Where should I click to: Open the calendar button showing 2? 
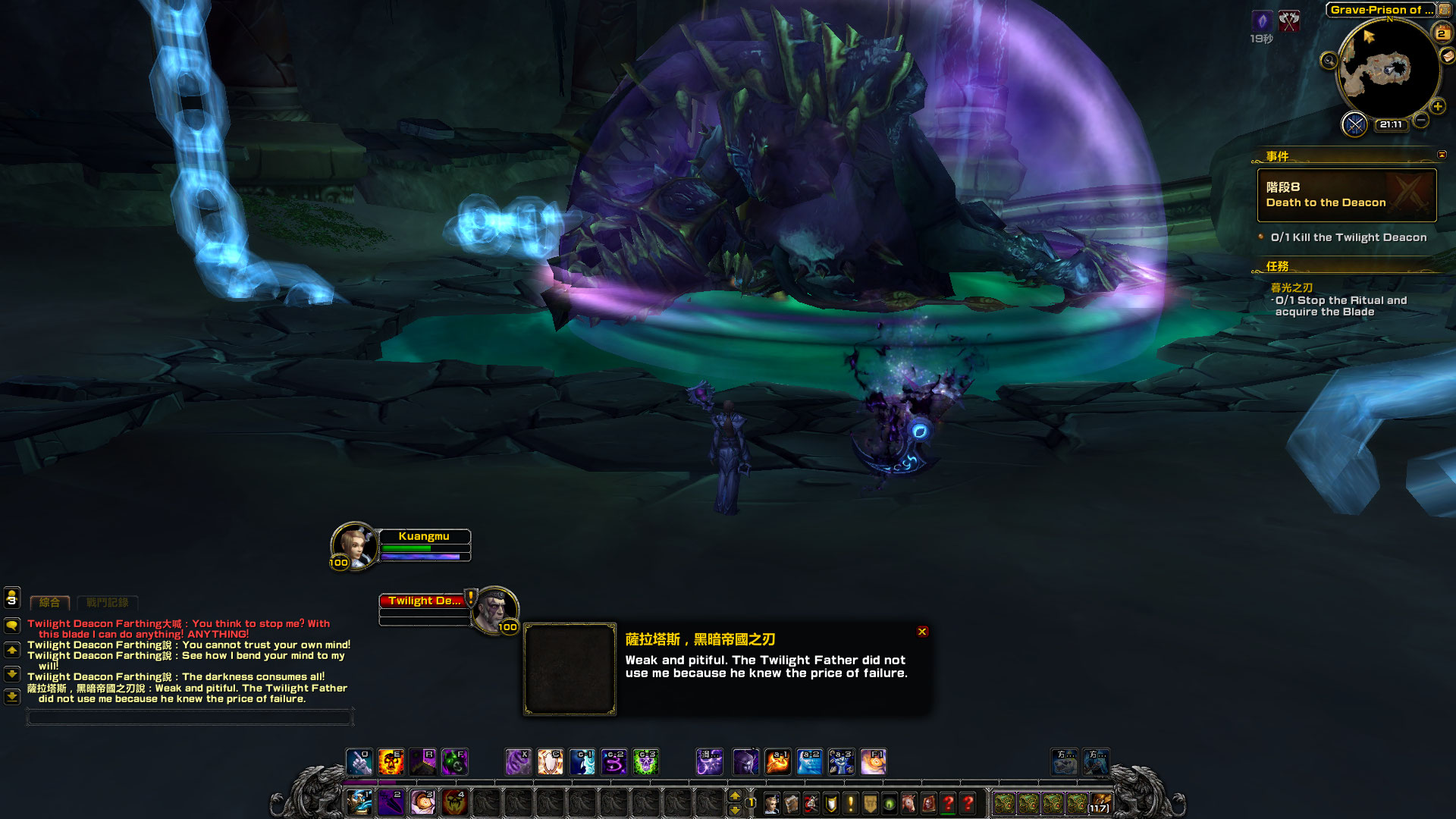[x=1441, y=33]
